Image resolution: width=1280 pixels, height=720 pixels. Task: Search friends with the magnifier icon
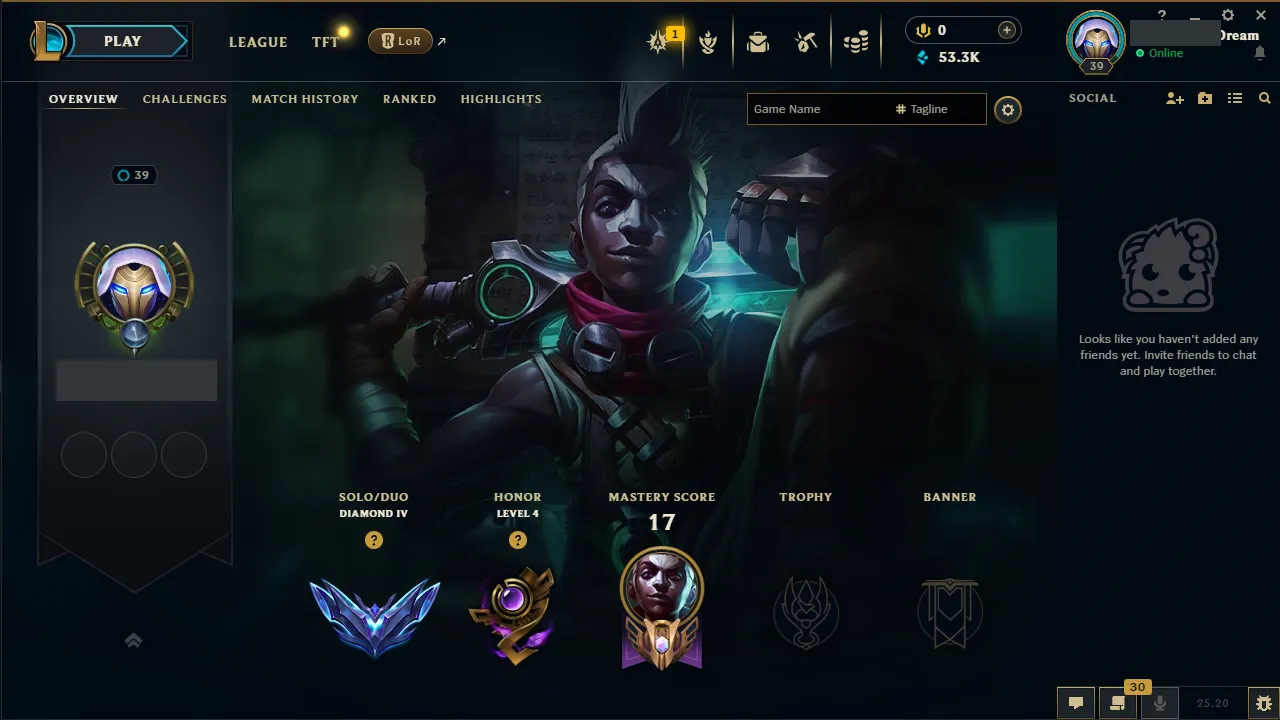[1264, 98]
